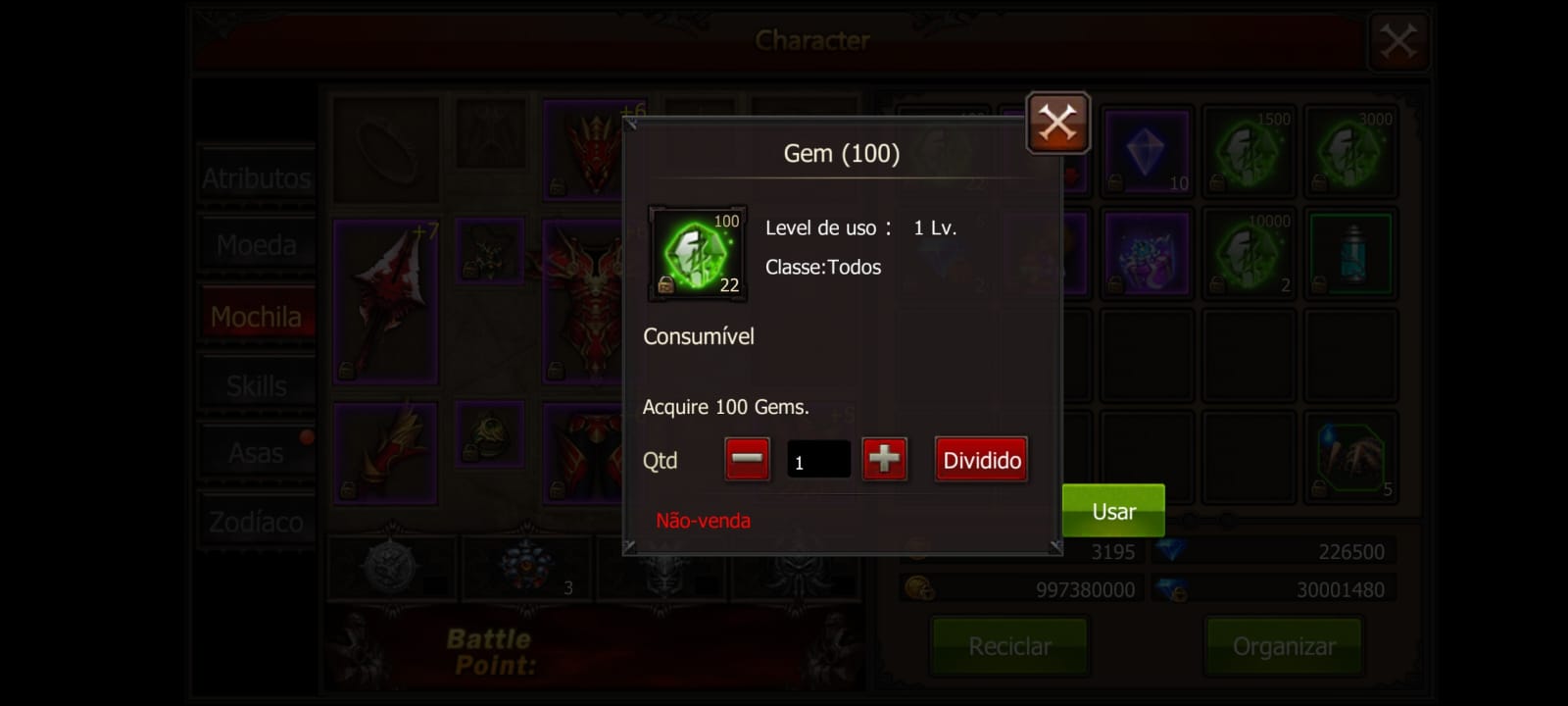Increase quantity with the plus button

884,460
